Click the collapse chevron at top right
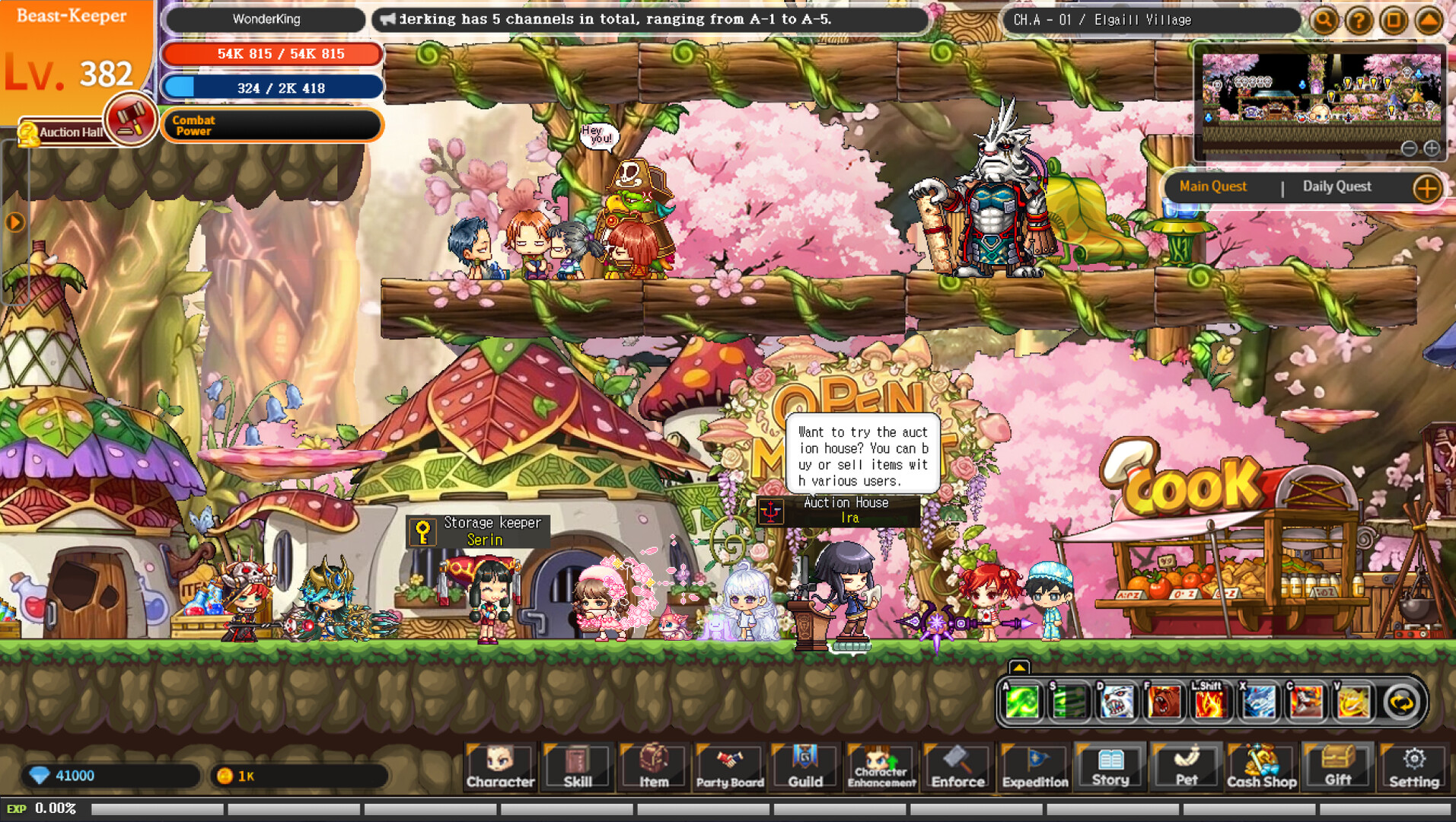This screenshot has width=1456, height=822. click(1426, 21)
